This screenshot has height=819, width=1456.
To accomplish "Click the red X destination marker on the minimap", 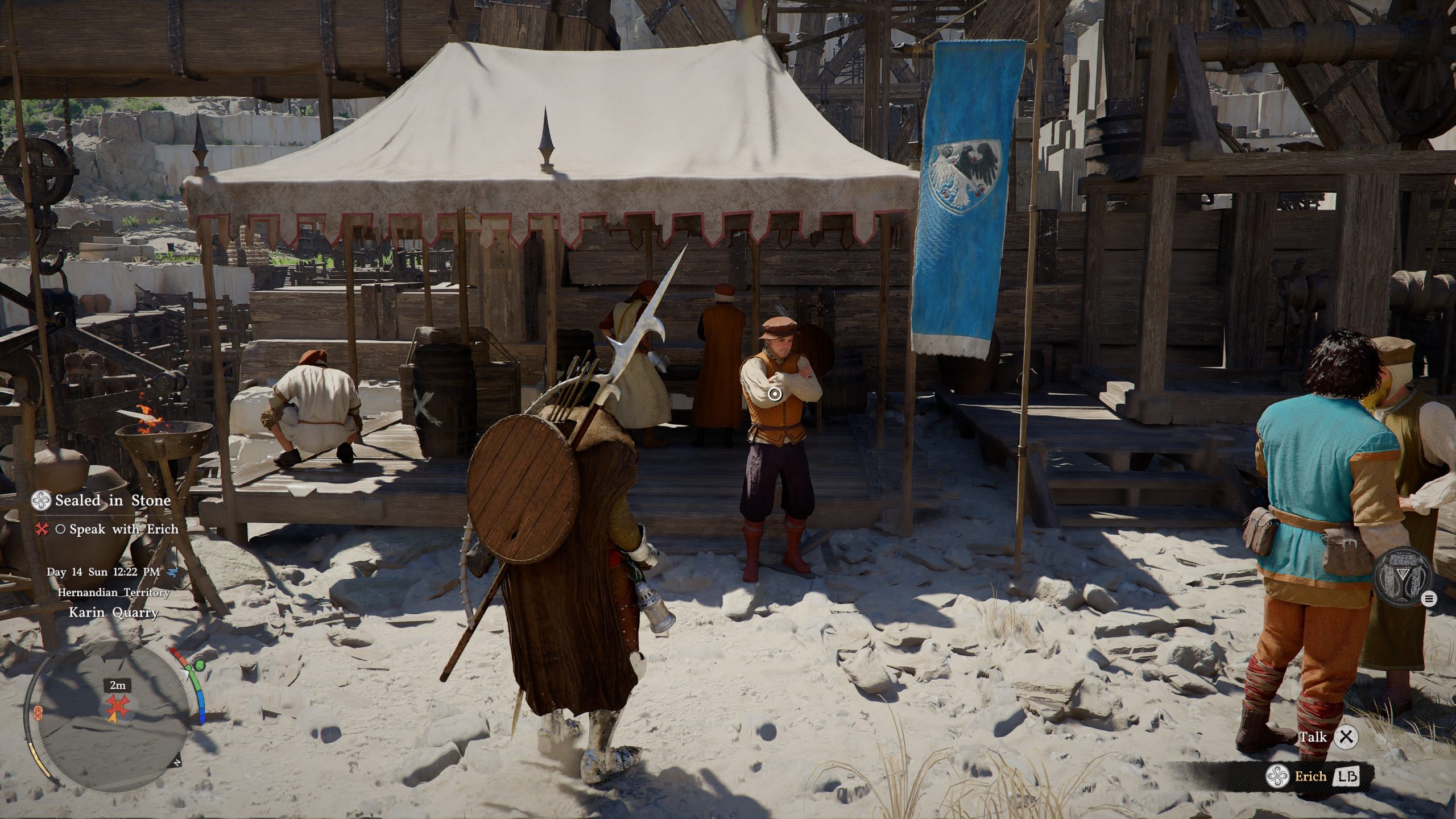I will pos(117,706).
